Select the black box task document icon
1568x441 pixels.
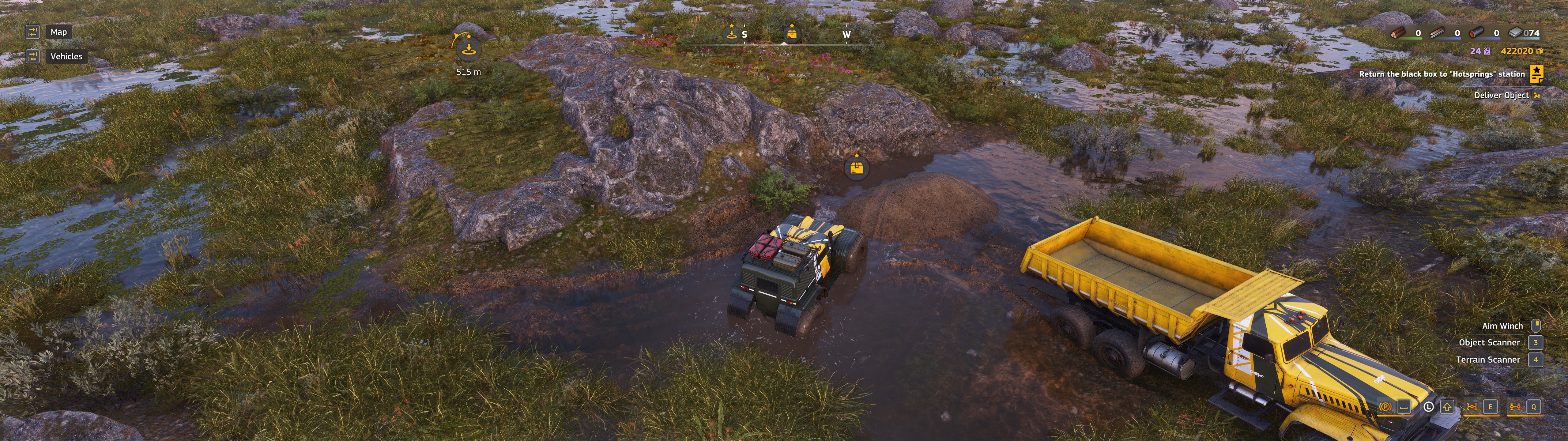(1536, 74)
